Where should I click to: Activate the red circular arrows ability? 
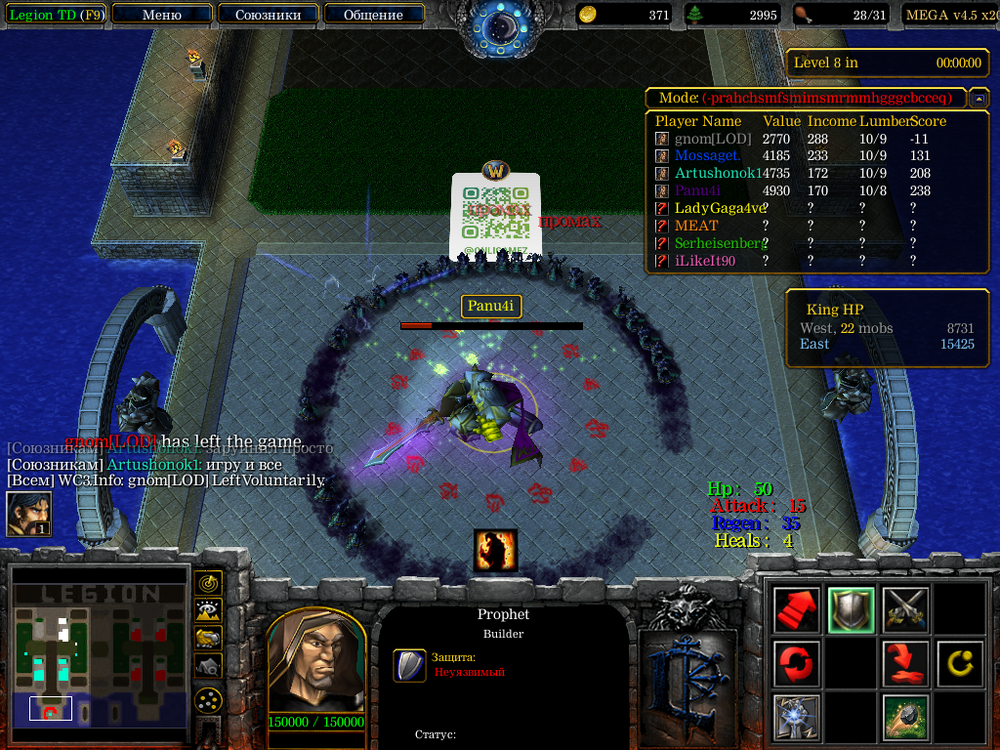(x=796, y=663)
